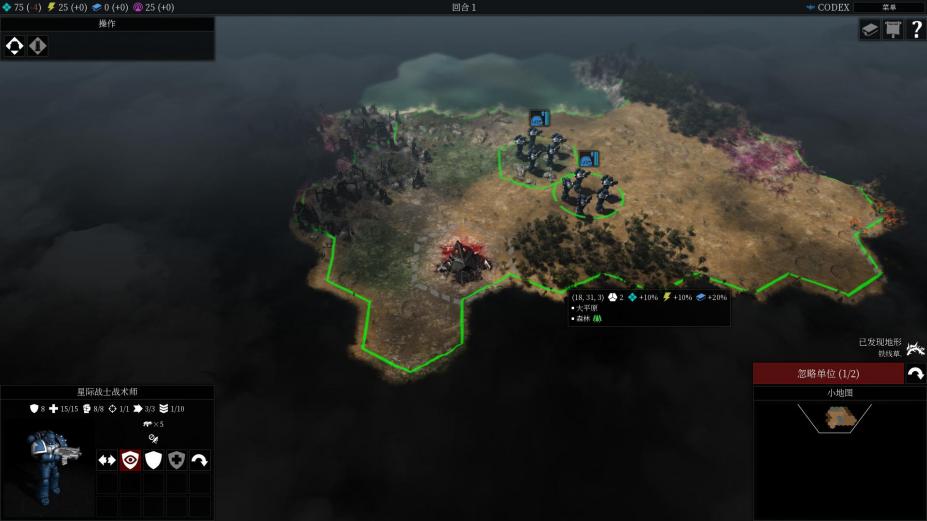Open the CODEX

pos(827,7)
